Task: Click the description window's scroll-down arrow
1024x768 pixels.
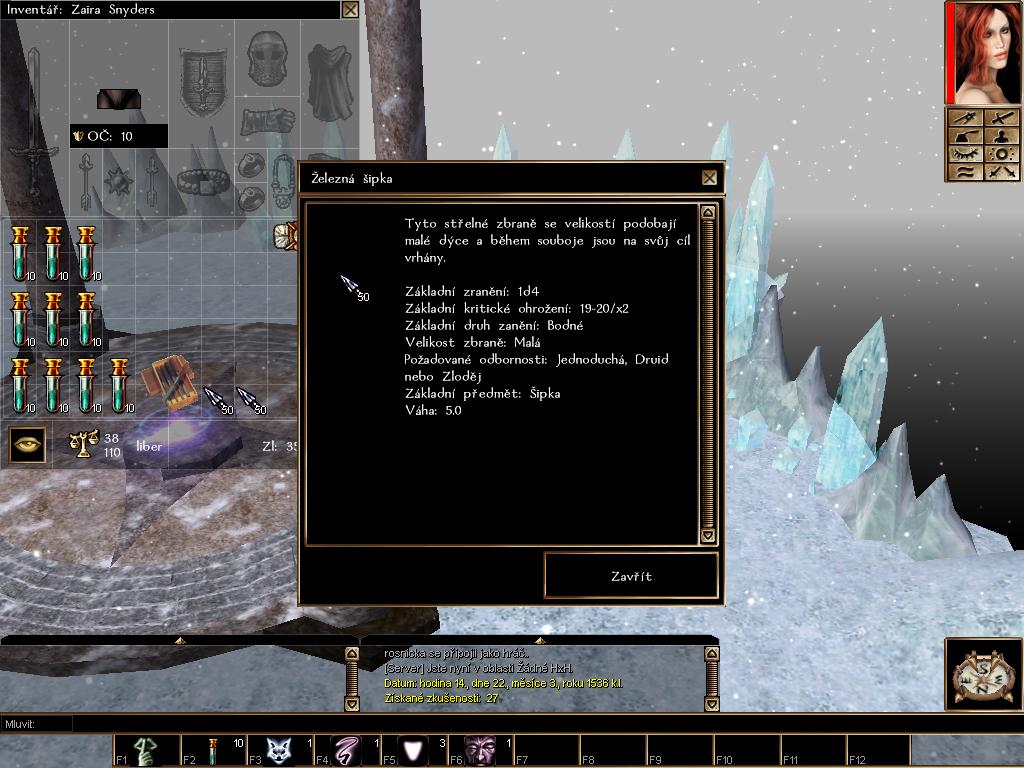Action: coord(708,536)
